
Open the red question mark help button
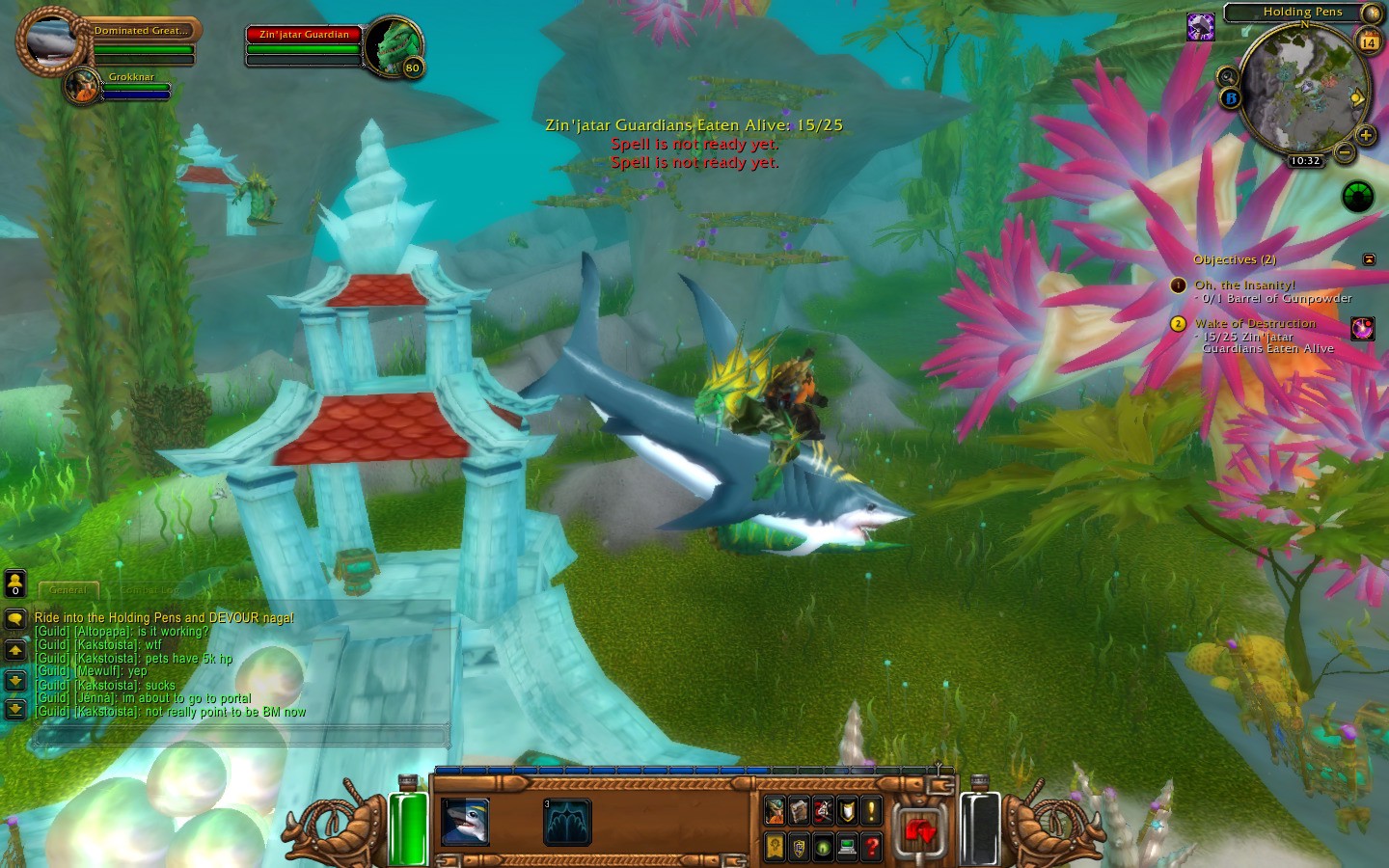click(x=871, y=847)
